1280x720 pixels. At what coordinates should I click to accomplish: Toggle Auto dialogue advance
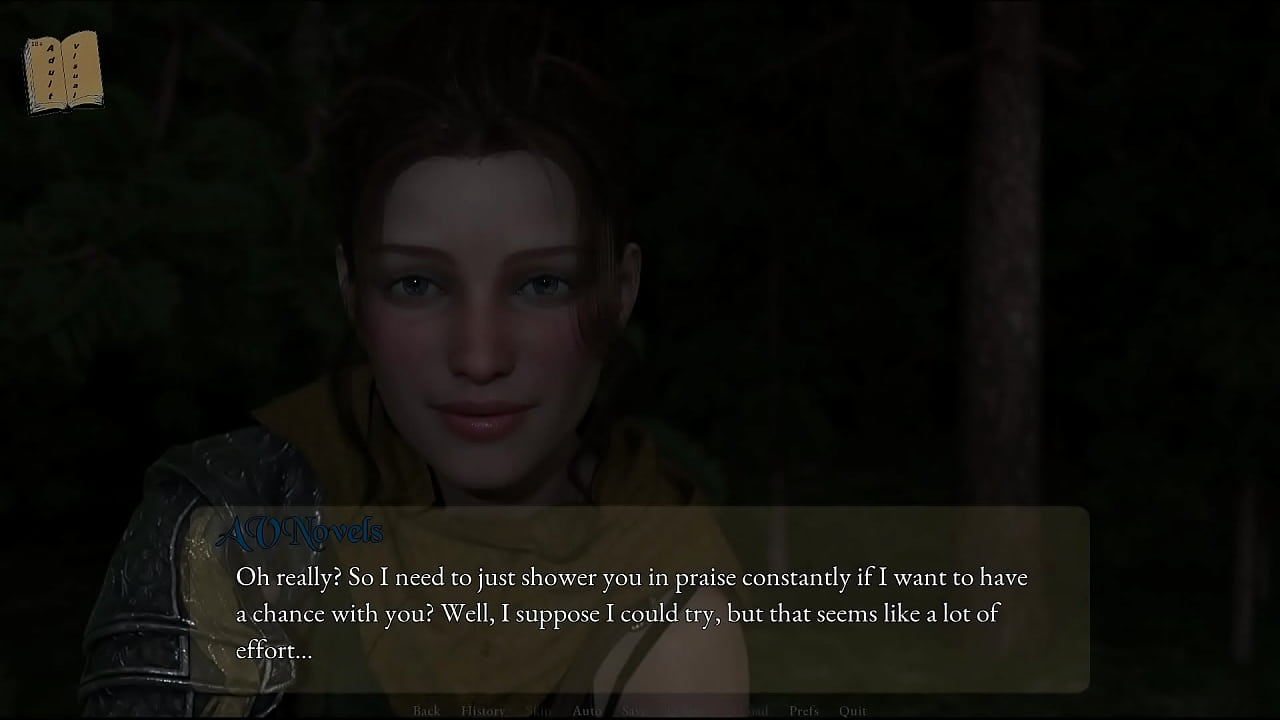point(587,711)
